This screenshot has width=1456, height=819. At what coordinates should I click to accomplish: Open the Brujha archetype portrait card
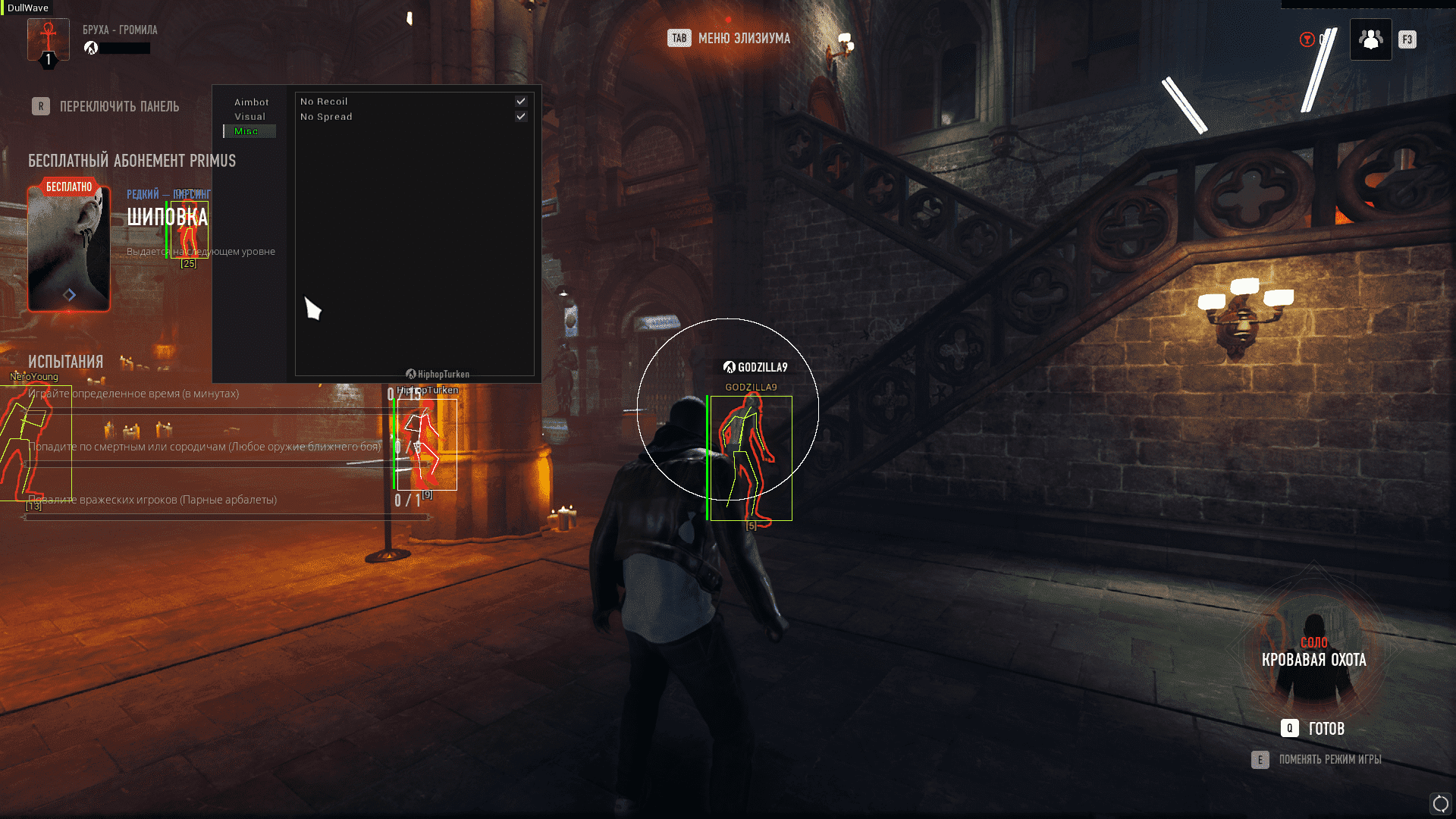point(48,39)
